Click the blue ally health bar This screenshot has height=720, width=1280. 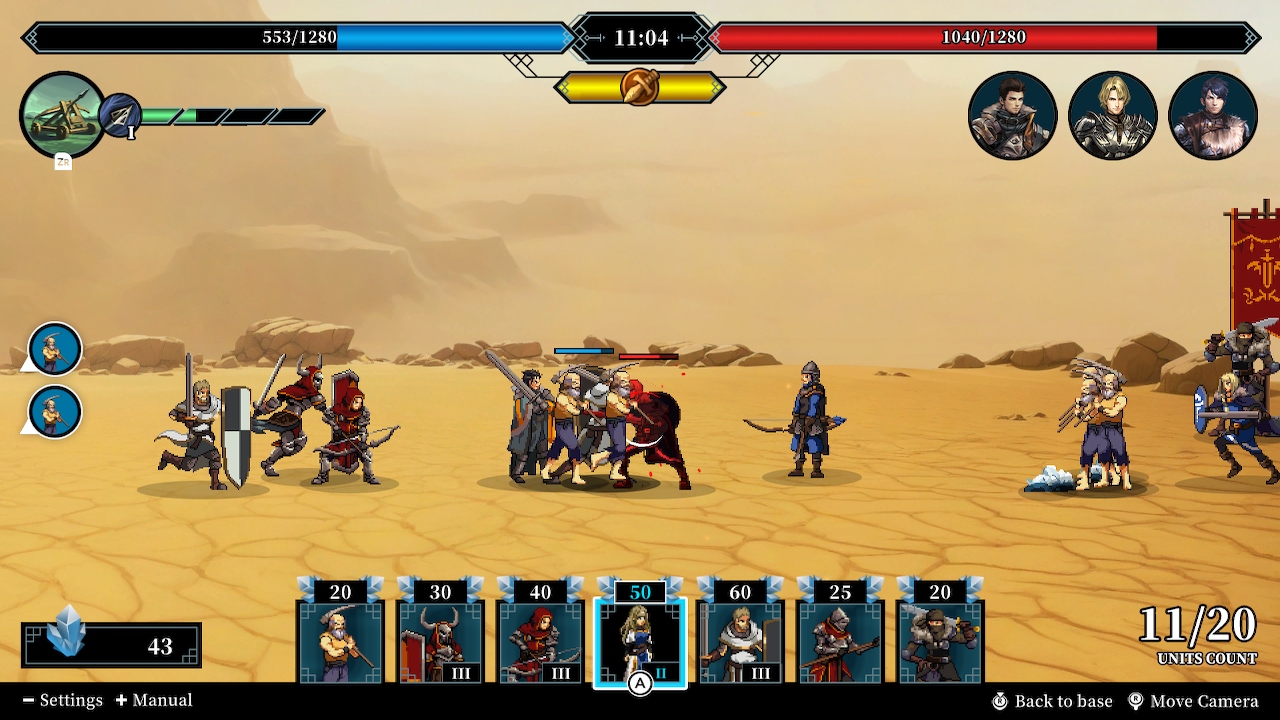300,38
